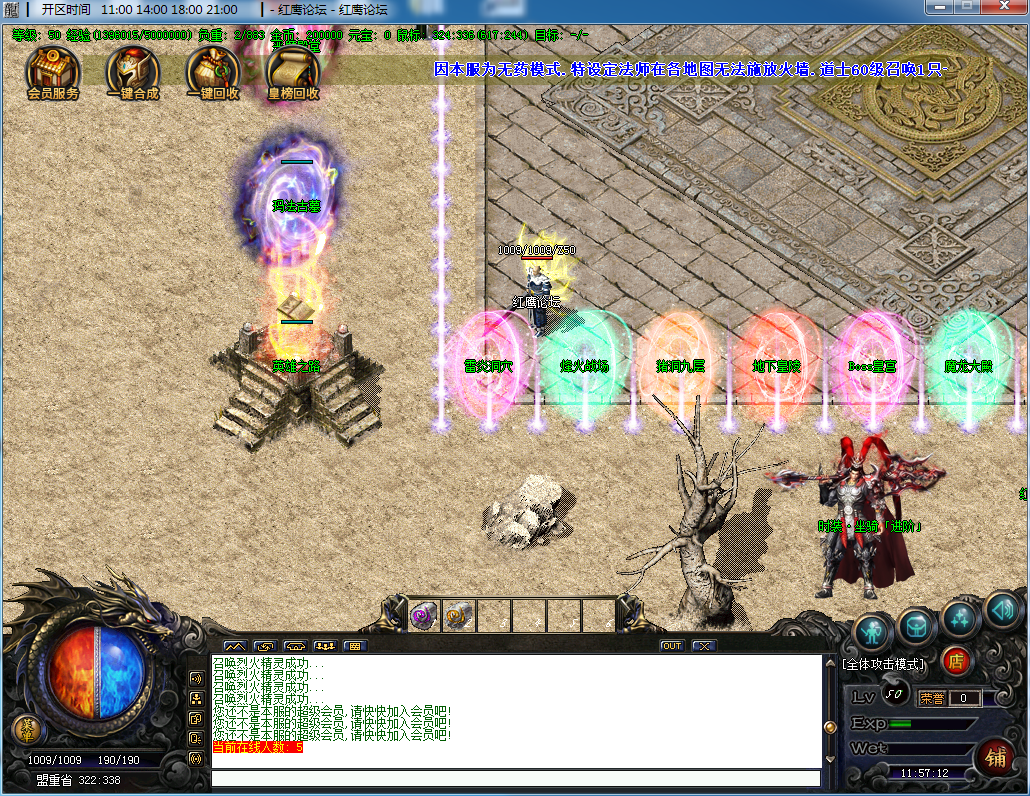Use the orange swirl stone hotbar slot
The image size is (1030, 796).
(x=458, y=615)
